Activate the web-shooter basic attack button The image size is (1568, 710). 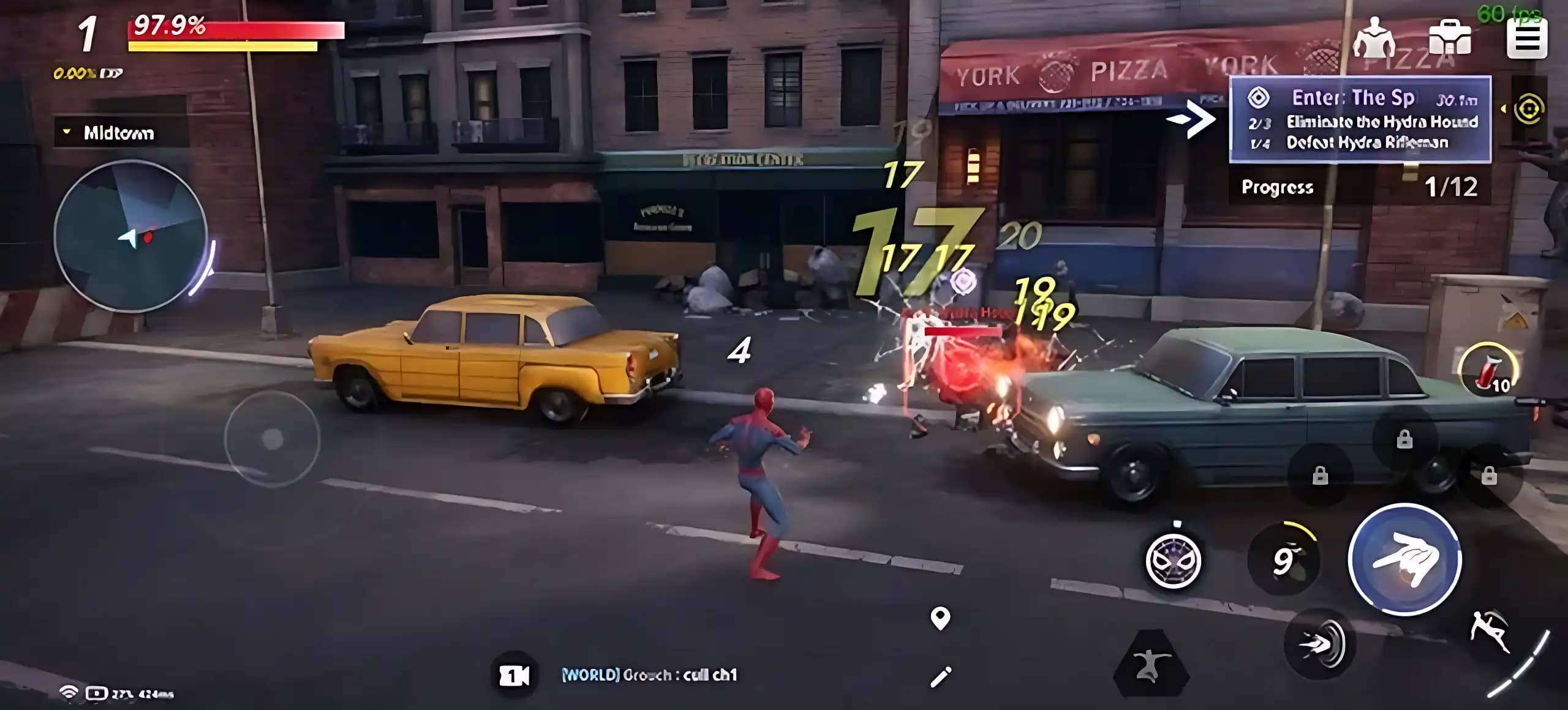(1404, 559)
